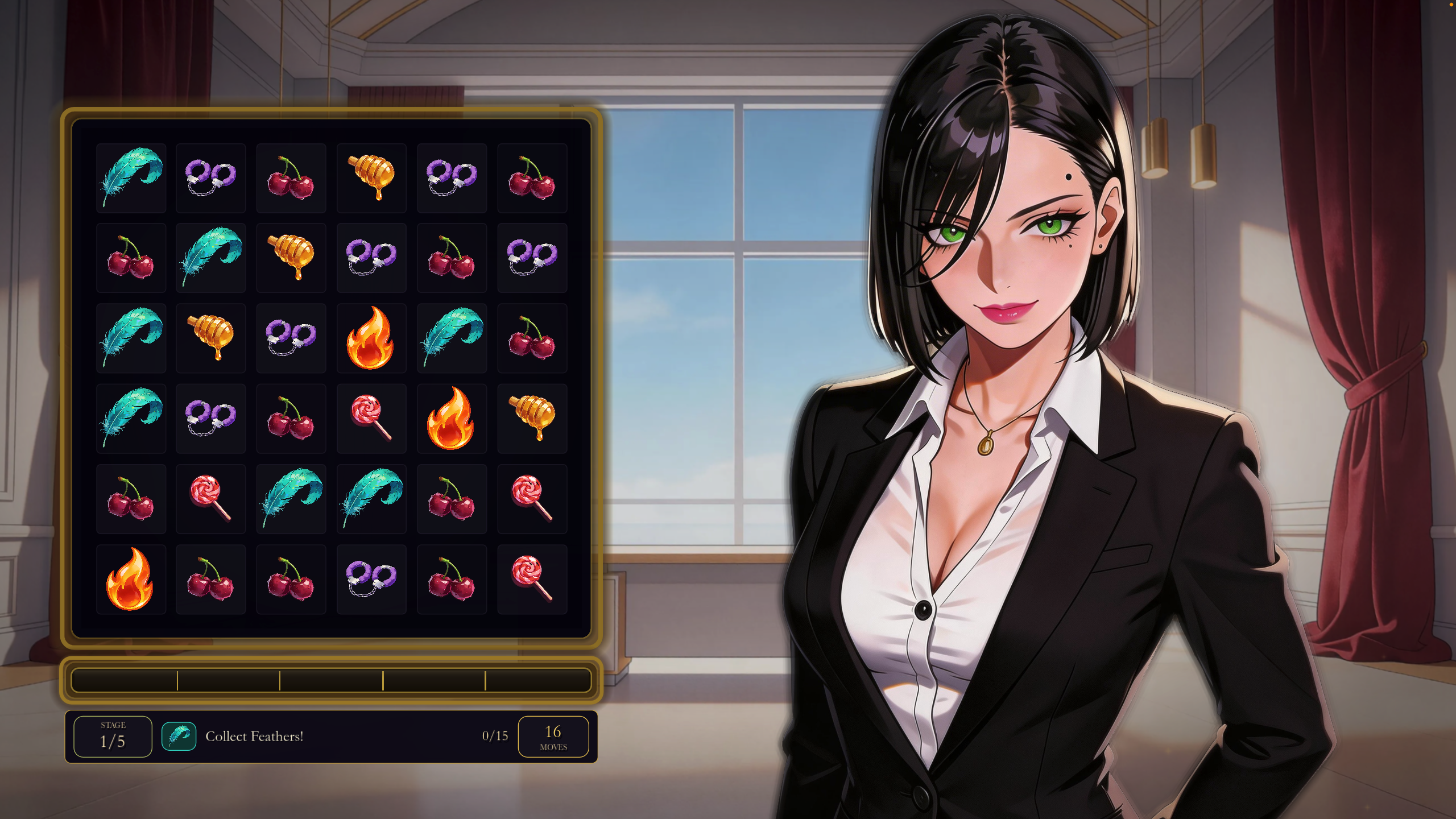1456x819 pixels.
Task: Click the purple handcuffs tile beside the top-left feather
Action: pos(210,177)
